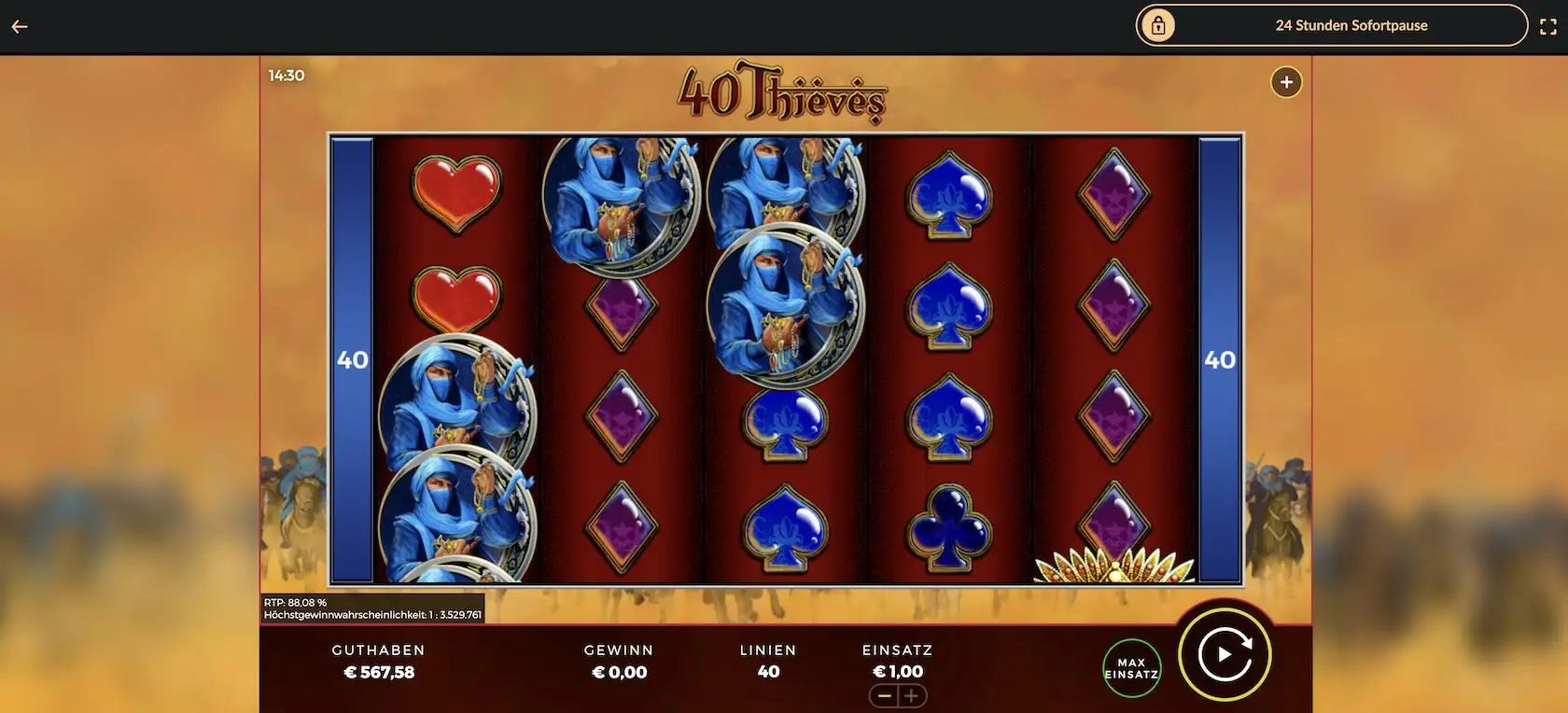1568x713 pixels.
Task: Decrease the bet with the minus icon
Action: tap(884, 695)
